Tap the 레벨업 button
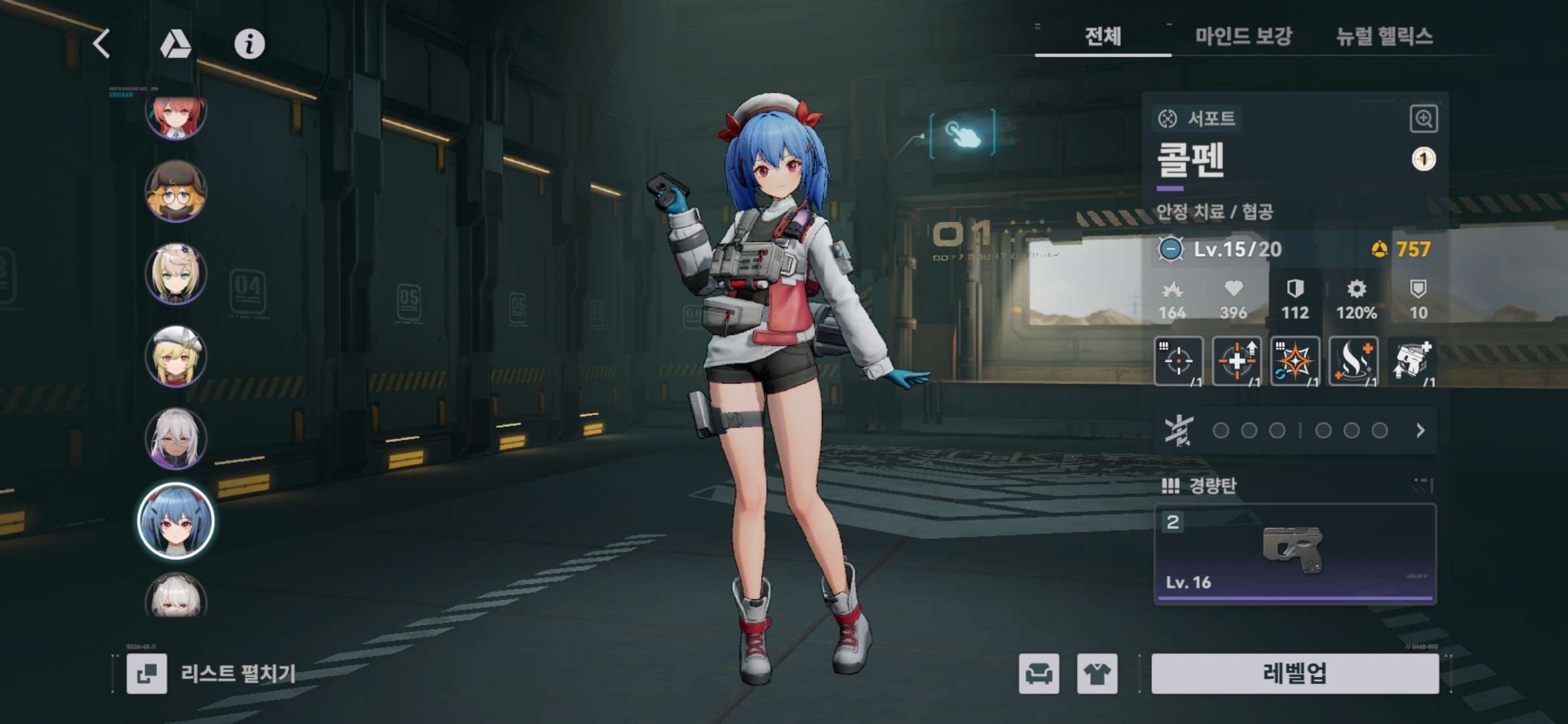 (1295, 673)
